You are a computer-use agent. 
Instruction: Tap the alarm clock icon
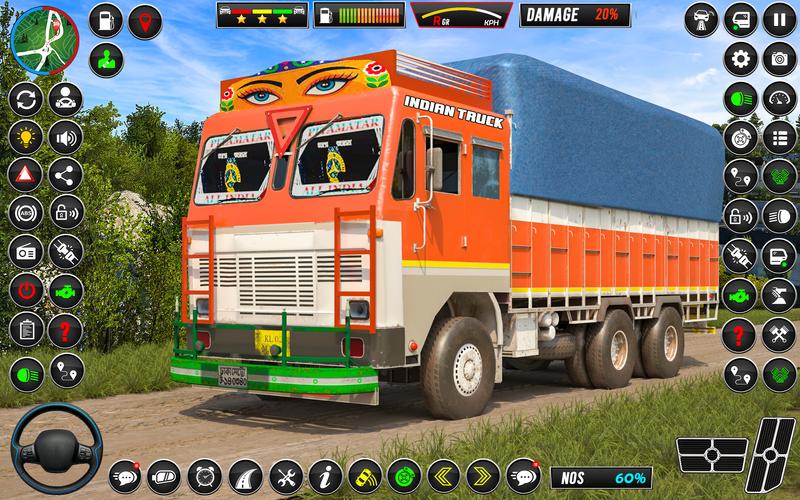[x=204, y=474]
